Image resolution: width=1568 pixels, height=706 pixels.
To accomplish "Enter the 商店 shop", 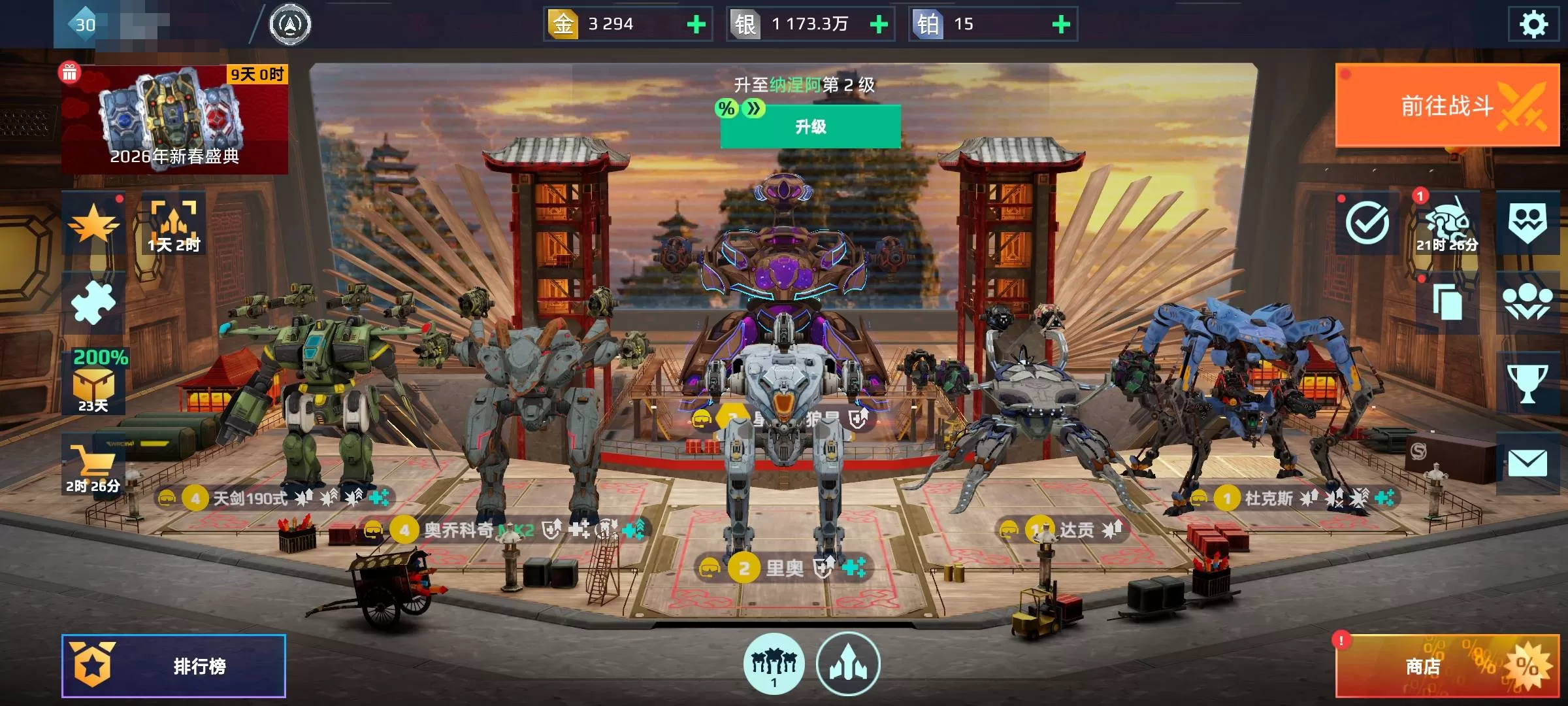I will click(1446, 666).
